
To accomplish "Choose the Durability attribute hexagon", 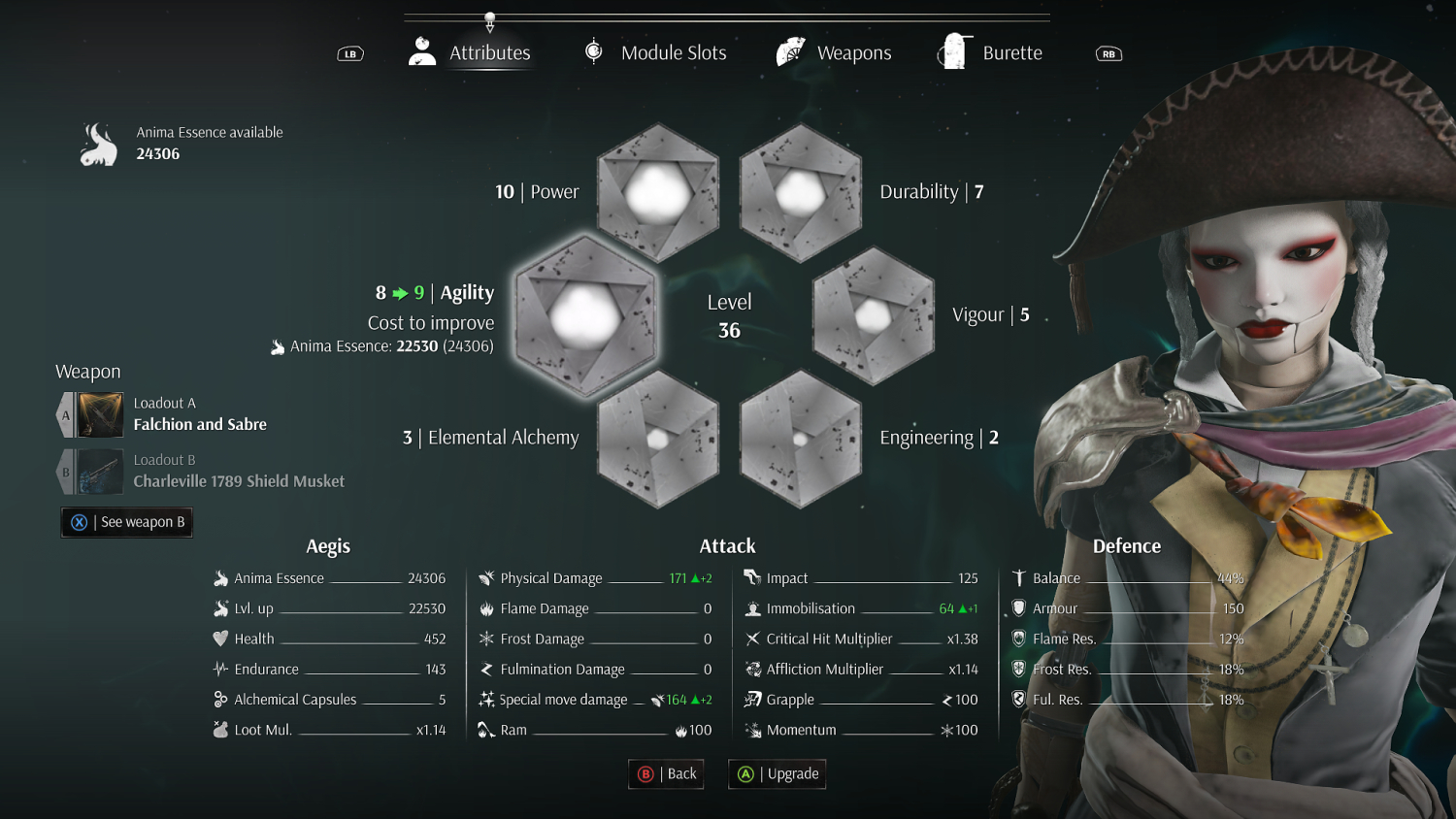I will (801, 192).
